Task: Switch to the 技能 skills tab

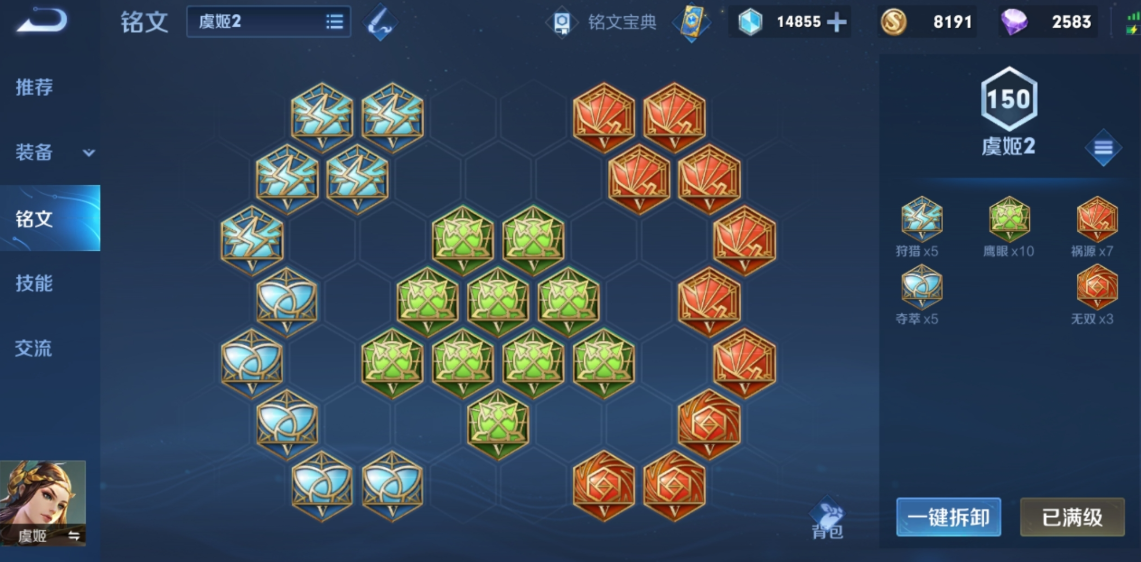Action: click(x=35, y=283)
